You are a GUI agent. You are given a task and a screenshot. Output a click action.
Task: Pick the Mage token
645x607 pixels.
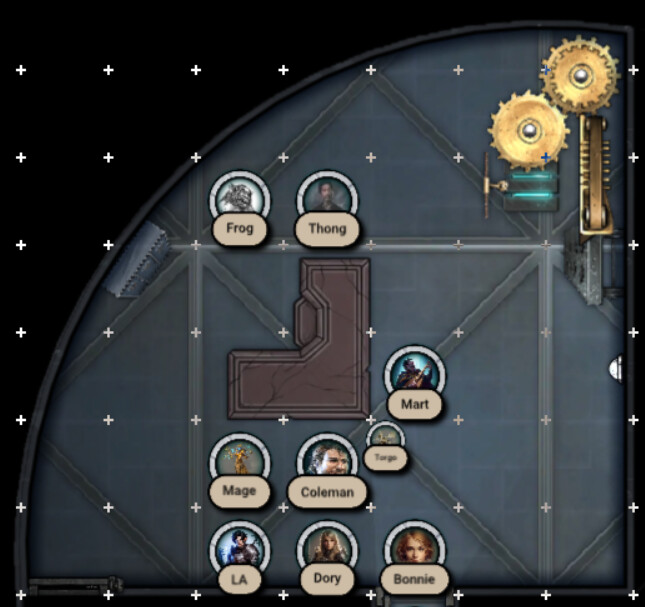240,463
